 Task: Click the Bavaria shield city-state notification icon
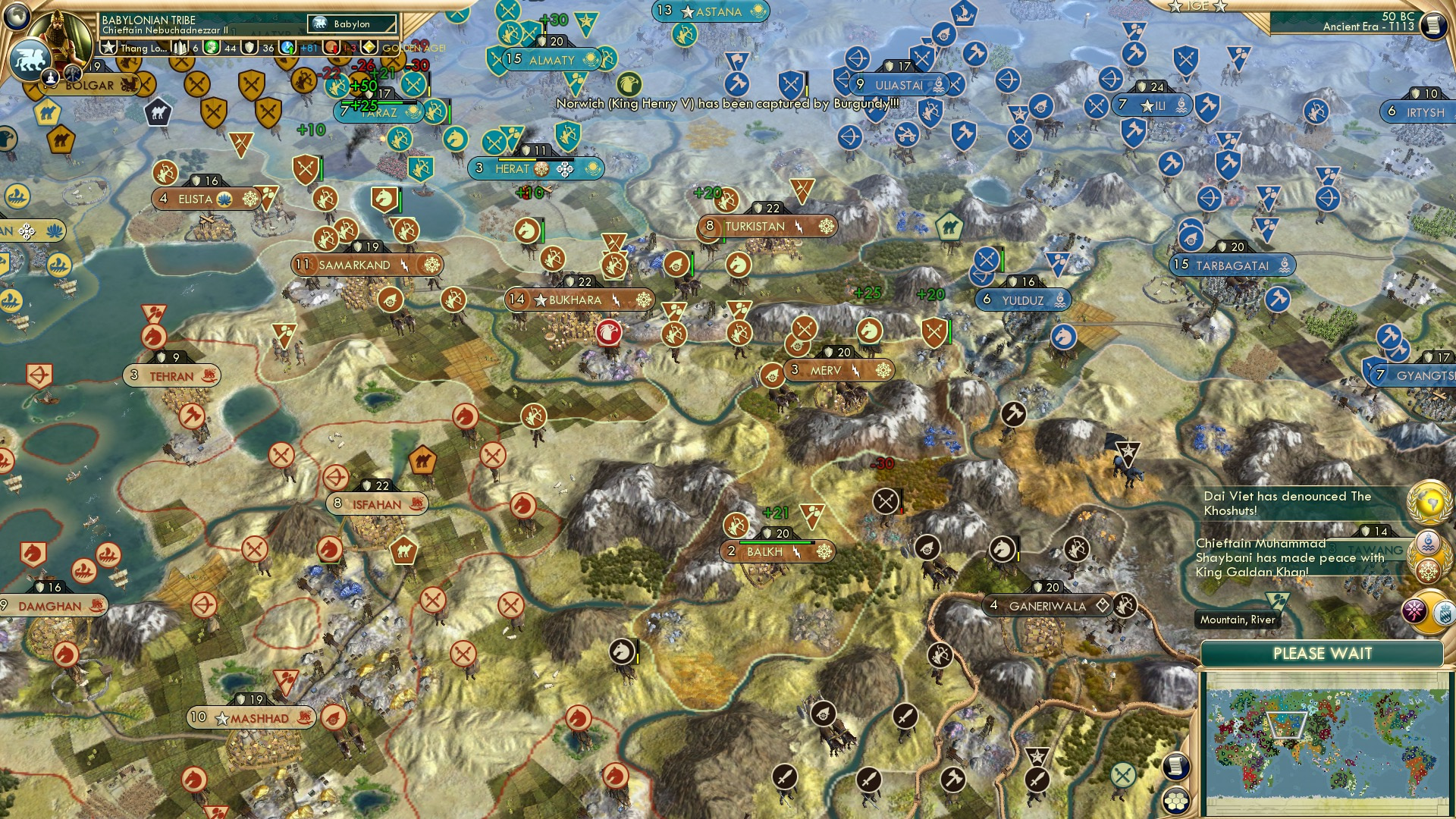coord(1444,613)
